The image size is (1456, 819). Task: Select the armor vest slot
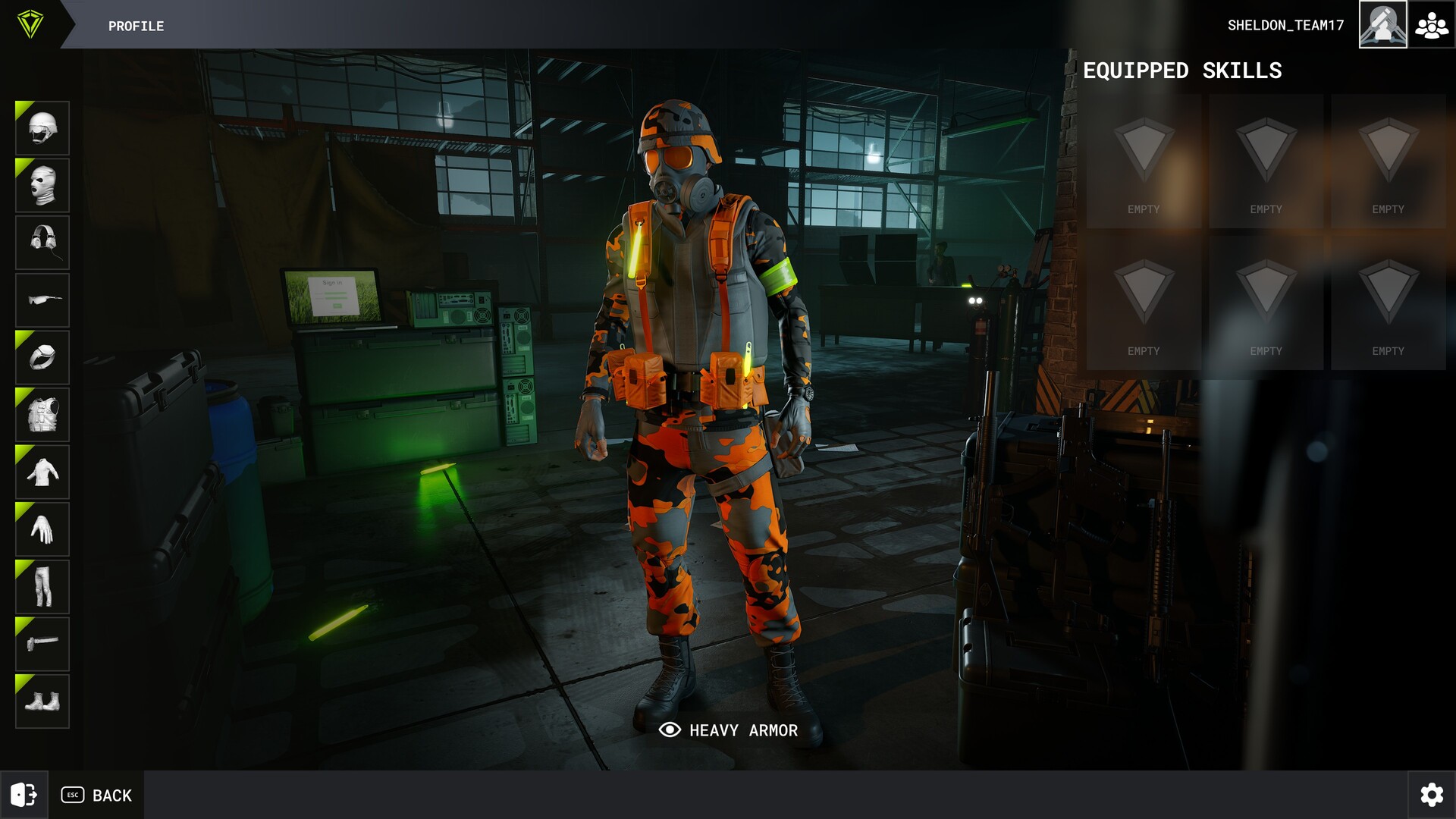(42, 416)
